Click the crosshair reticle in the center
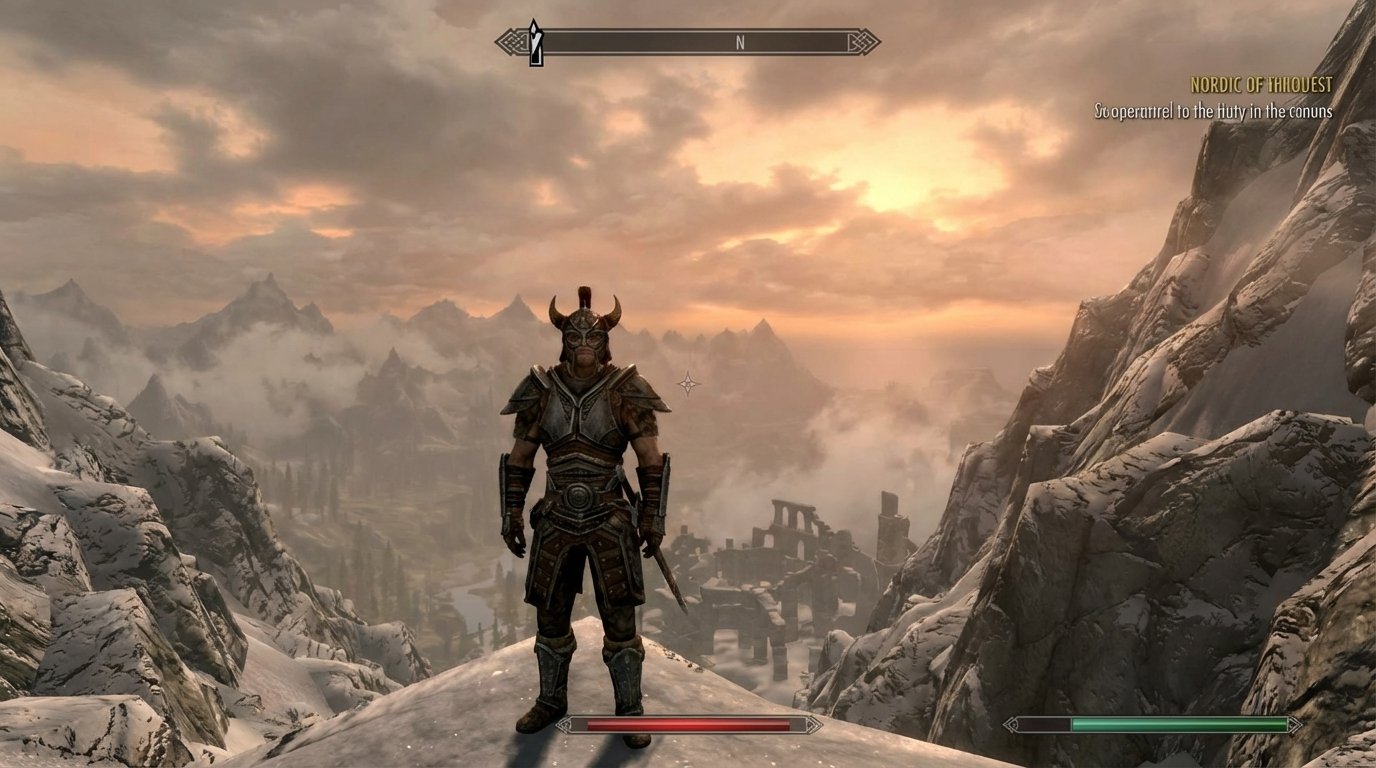The width and height of the screenshot is (1376, 768). [x=687, y=381]
